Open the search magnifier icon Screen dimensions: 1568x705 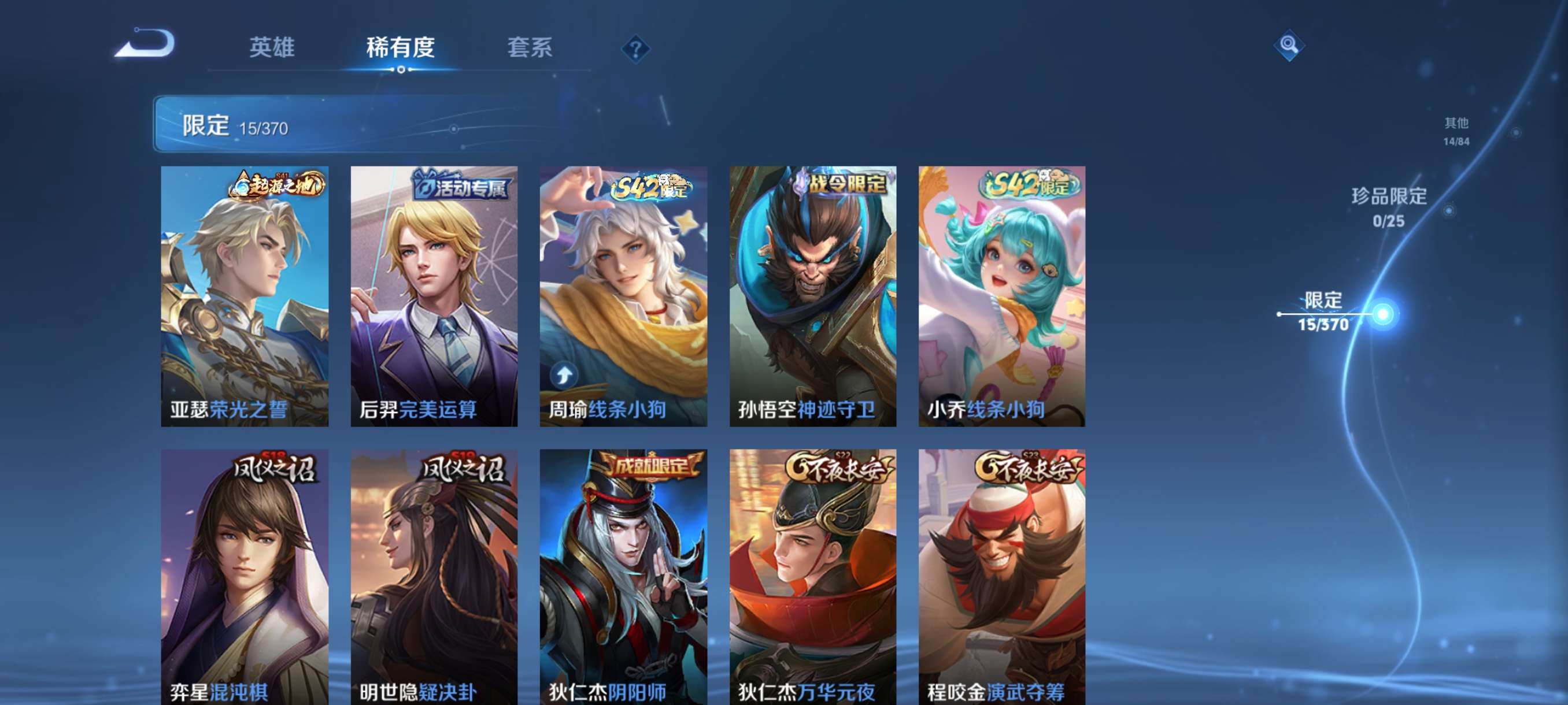point(1290,45)
